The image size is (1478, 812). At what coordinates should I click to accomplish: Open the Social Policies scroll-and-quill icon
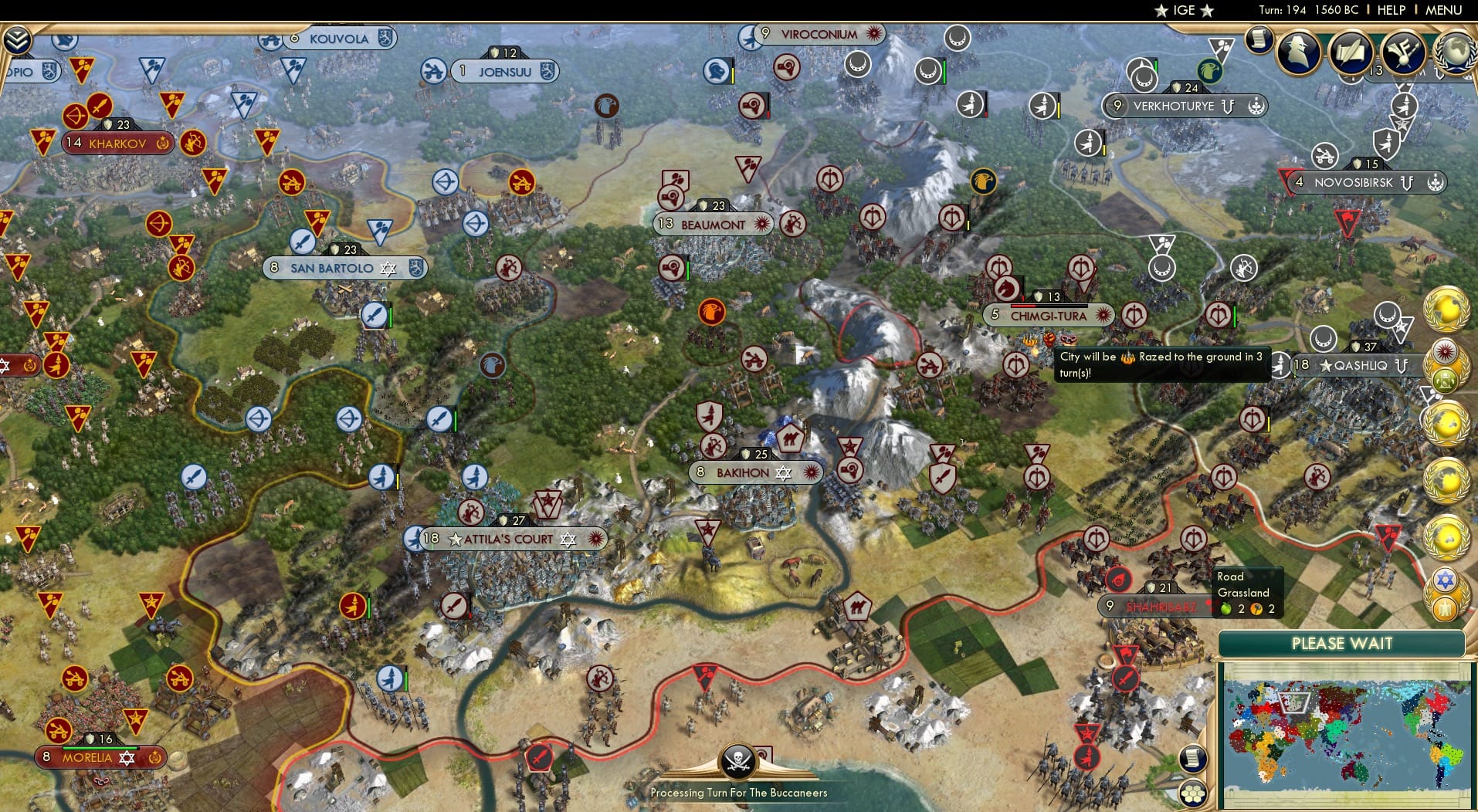point(1352,51)
